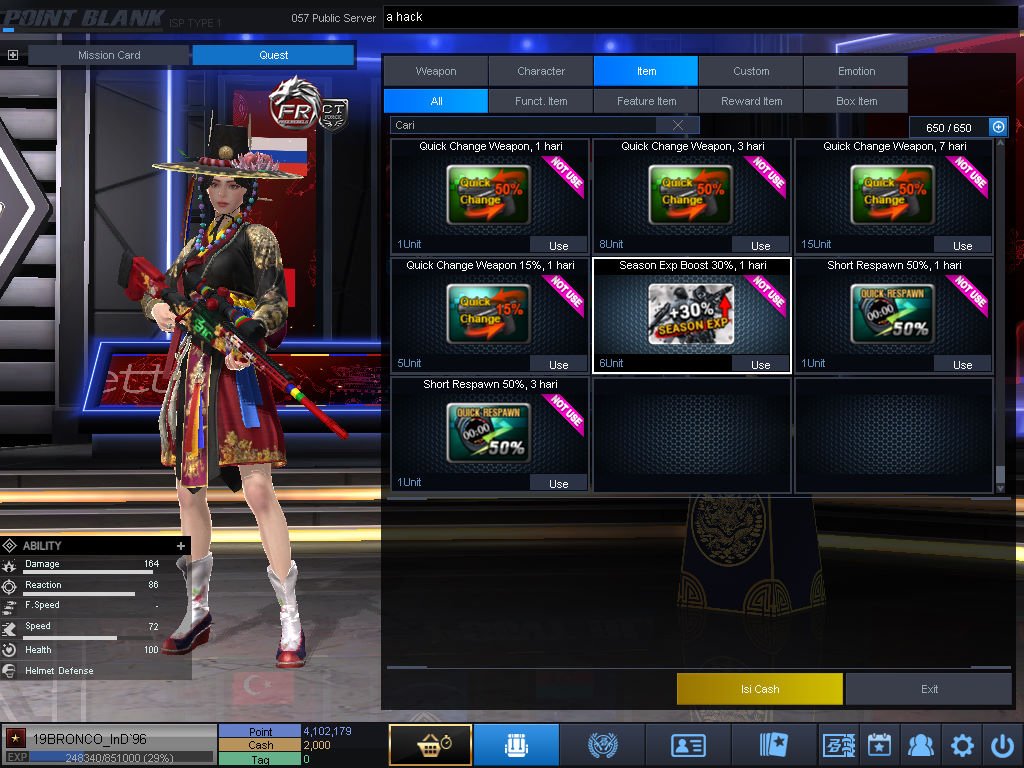Show the Box Item category
Image resolution: width=1024 pixels, height=768 pixels.
coord(856,101)
